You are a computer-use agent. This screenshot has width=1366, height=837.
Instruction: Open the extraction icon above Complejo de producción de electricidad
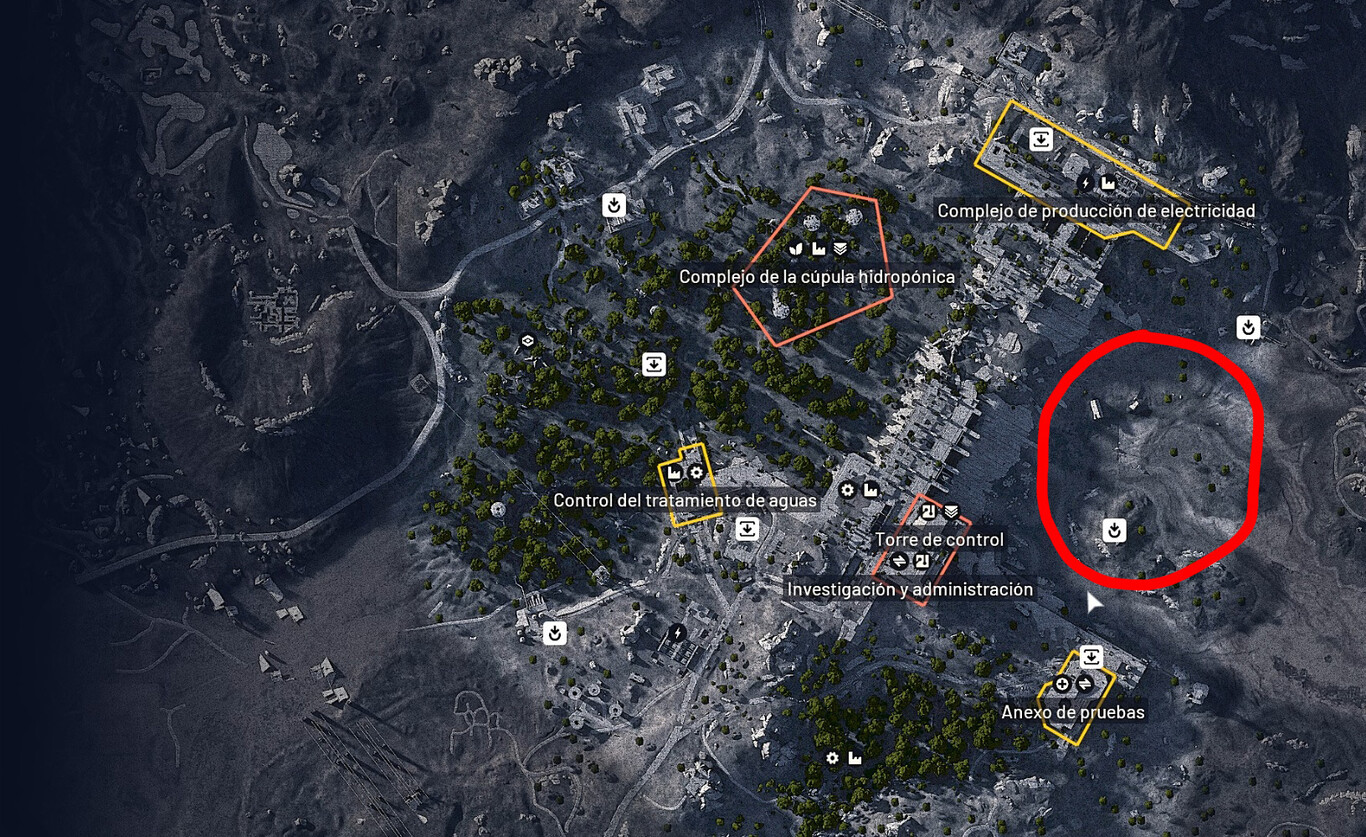point(1041,140)
